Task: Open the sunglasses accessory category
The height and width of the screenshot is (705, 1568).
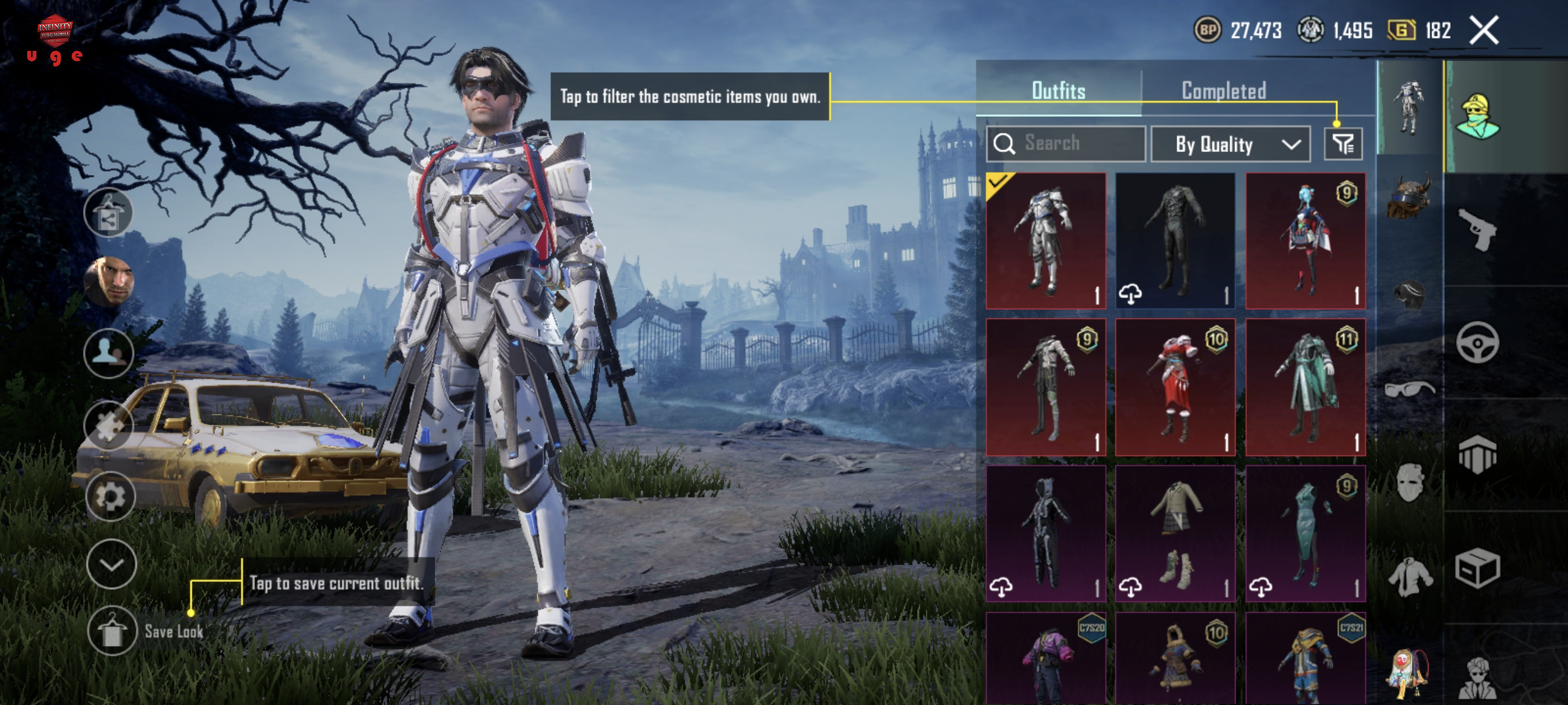Action: pos(1409,388)
